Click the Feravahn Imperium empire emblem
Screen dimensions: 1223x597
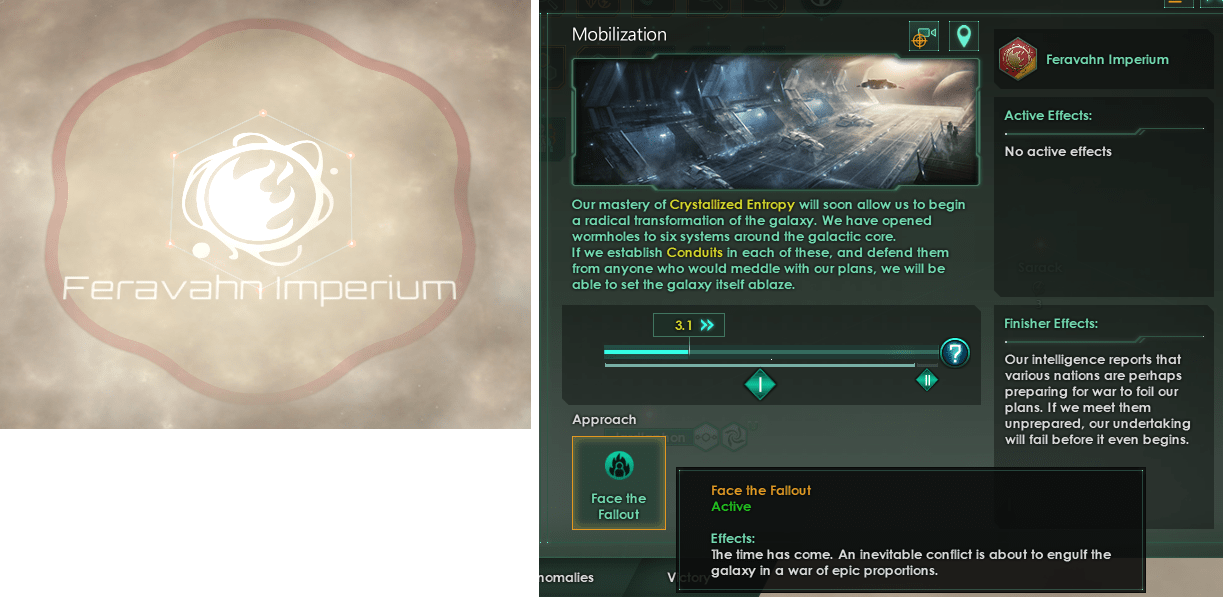1018,59
